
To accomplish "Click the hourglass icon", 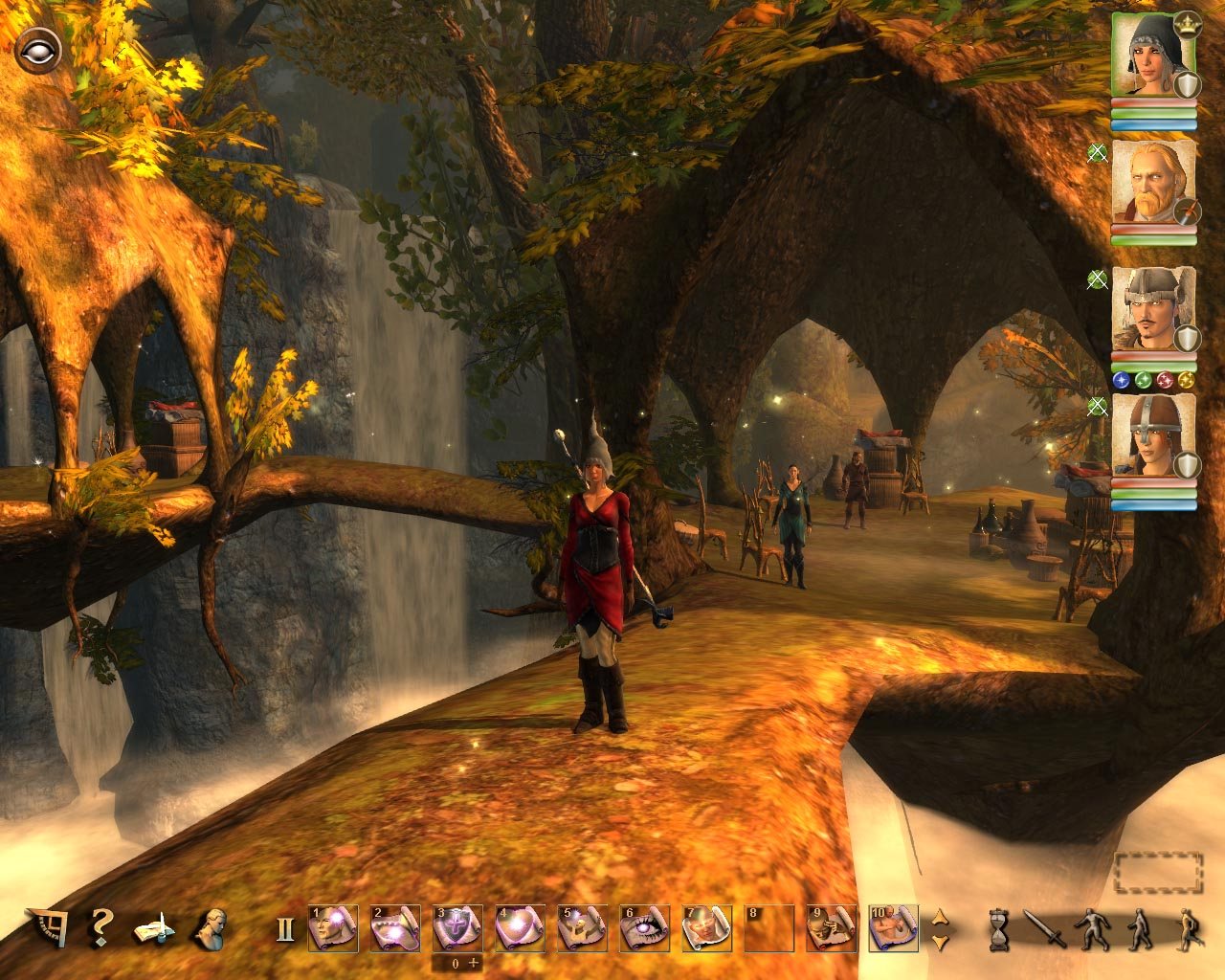I will pyautogui.click(x=999, y=929).
